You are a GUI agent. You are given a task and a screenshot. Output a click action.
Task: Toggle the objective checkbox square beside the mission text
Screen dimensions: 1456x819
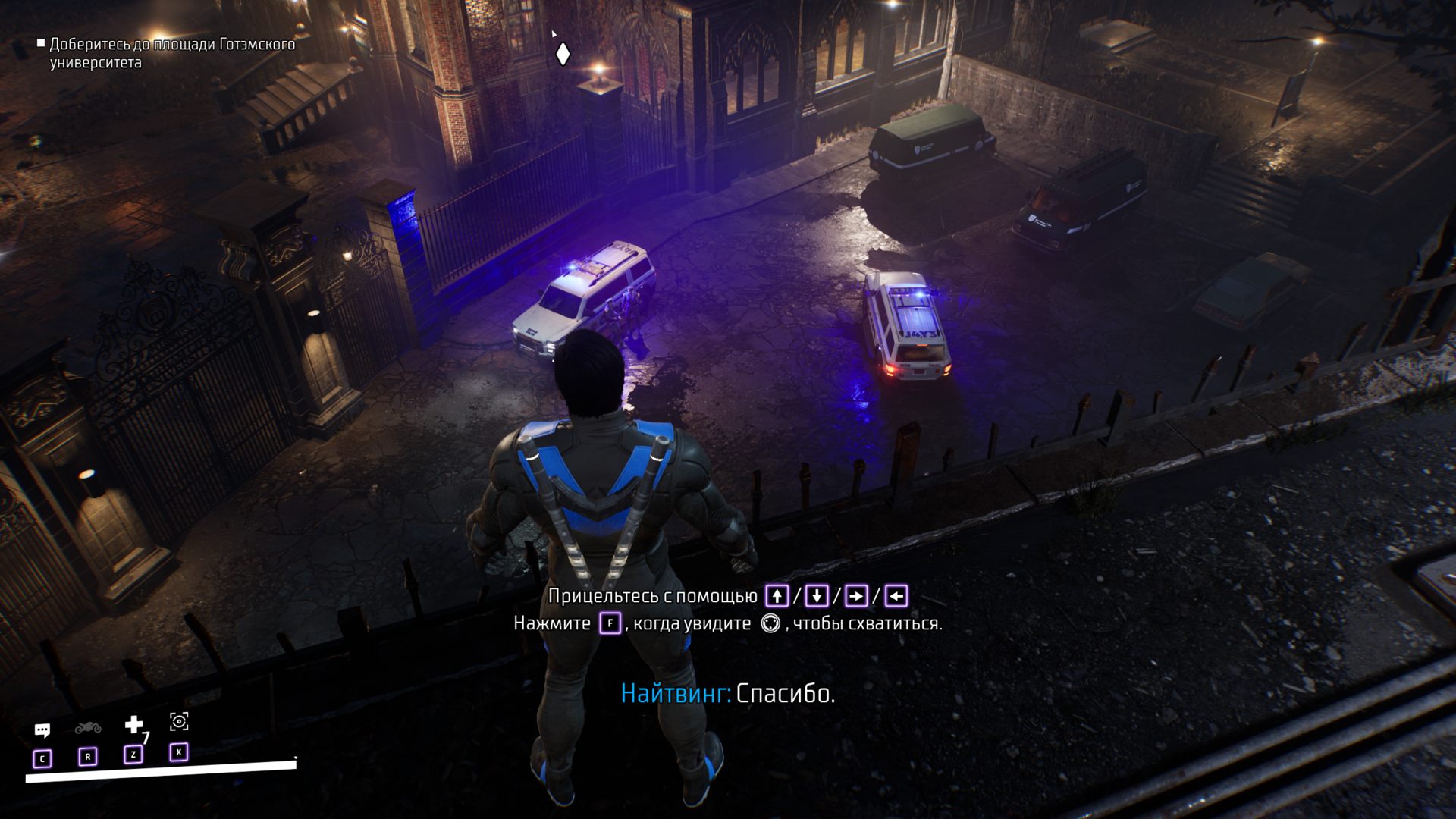pyautogui.click(x=40, y=44)
